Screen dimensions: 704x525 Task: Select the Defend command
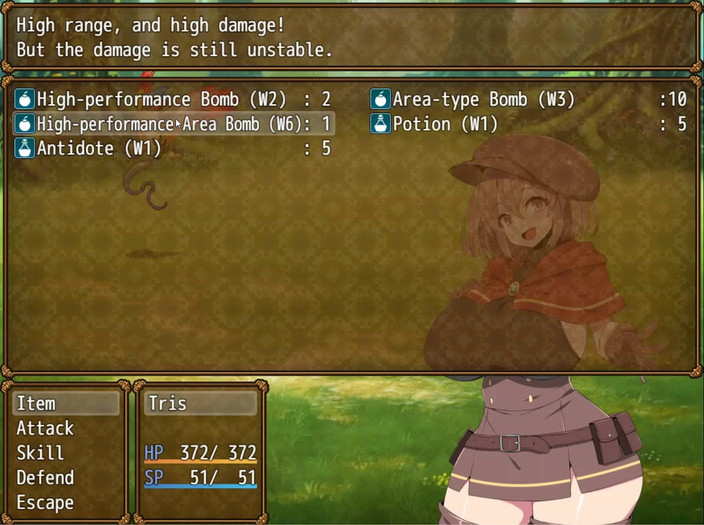tap(66, 478)
